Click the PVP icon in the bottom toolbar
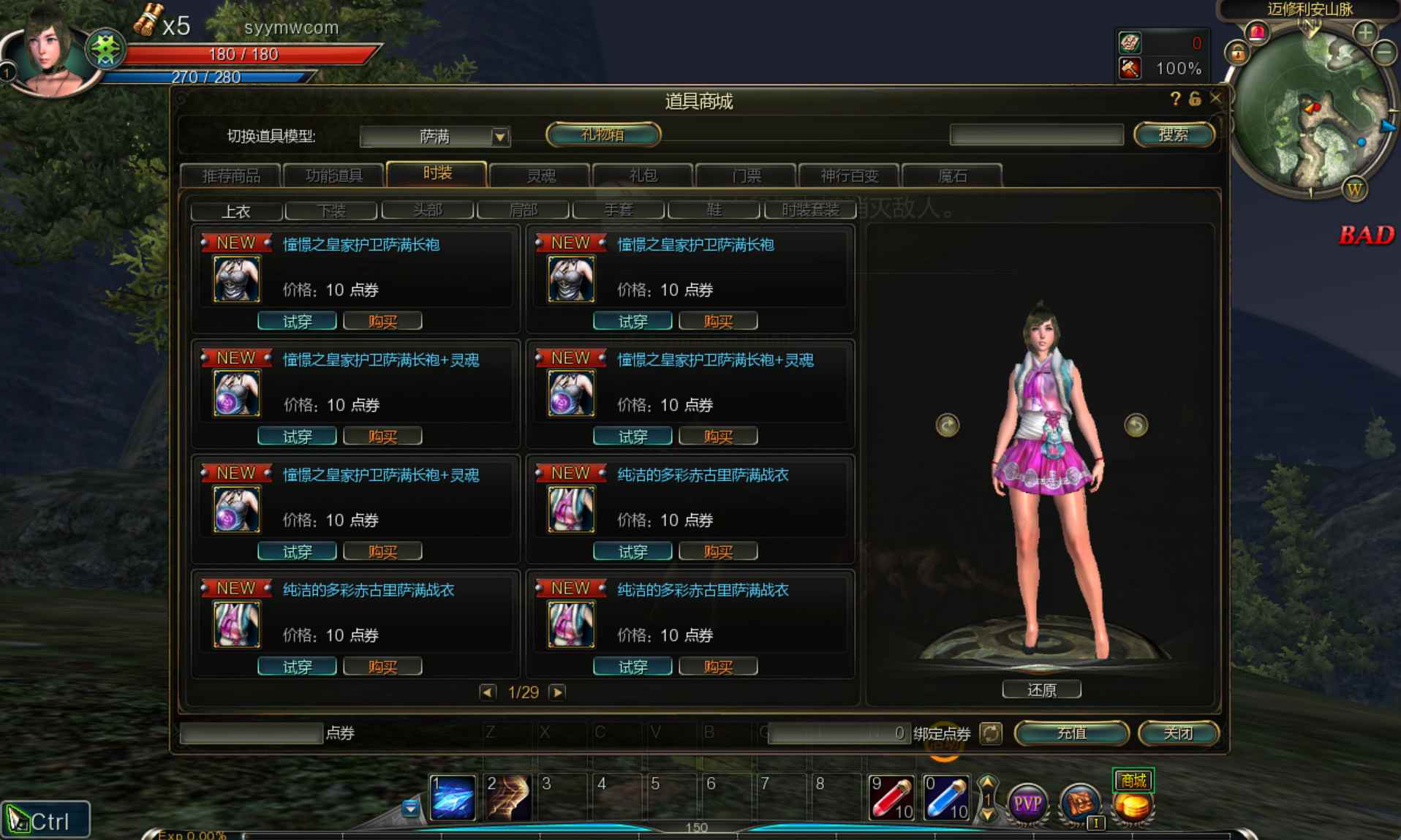Image resolution: width=1401 pixels, height=840 pixels. coord(1027,804)
